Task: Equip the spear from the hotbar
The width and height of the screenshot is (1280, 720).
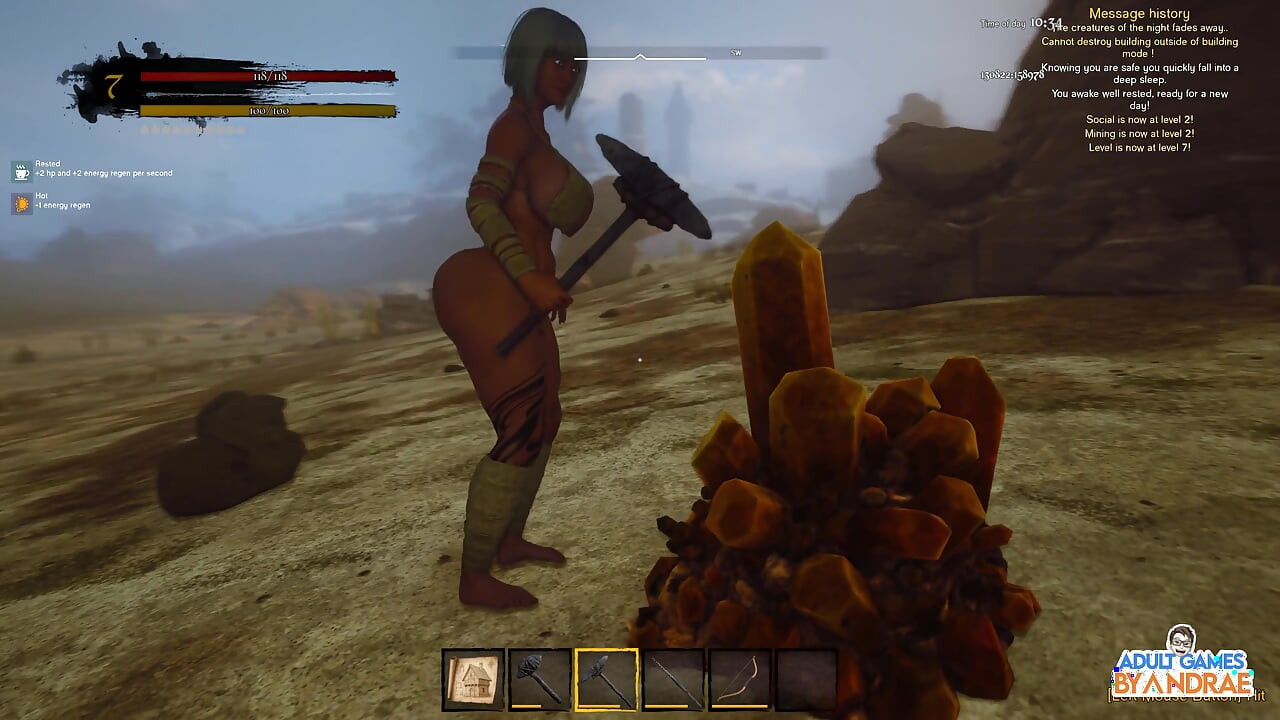Action: pyautogui.click(x=673, y=680)
